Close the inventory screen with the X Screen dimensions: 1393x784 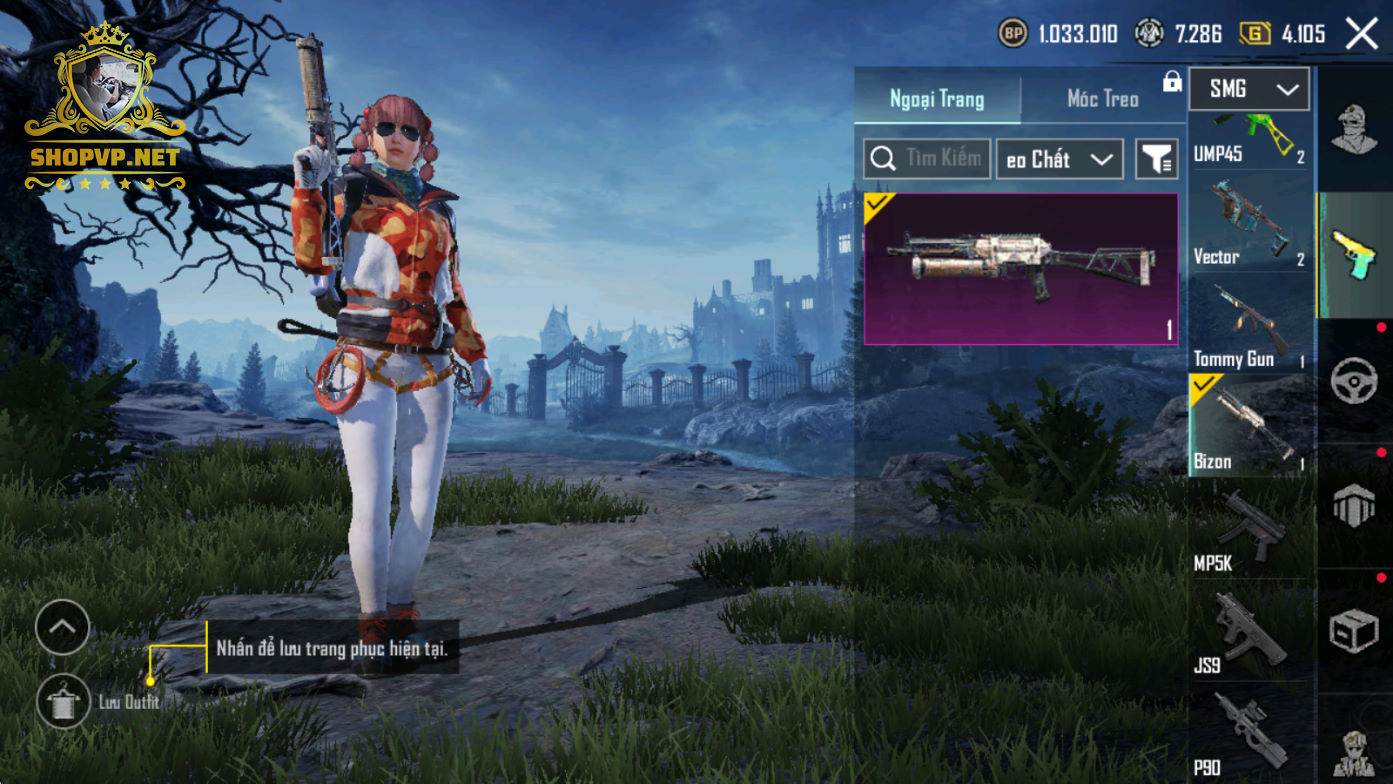(x=1361, y=34)
